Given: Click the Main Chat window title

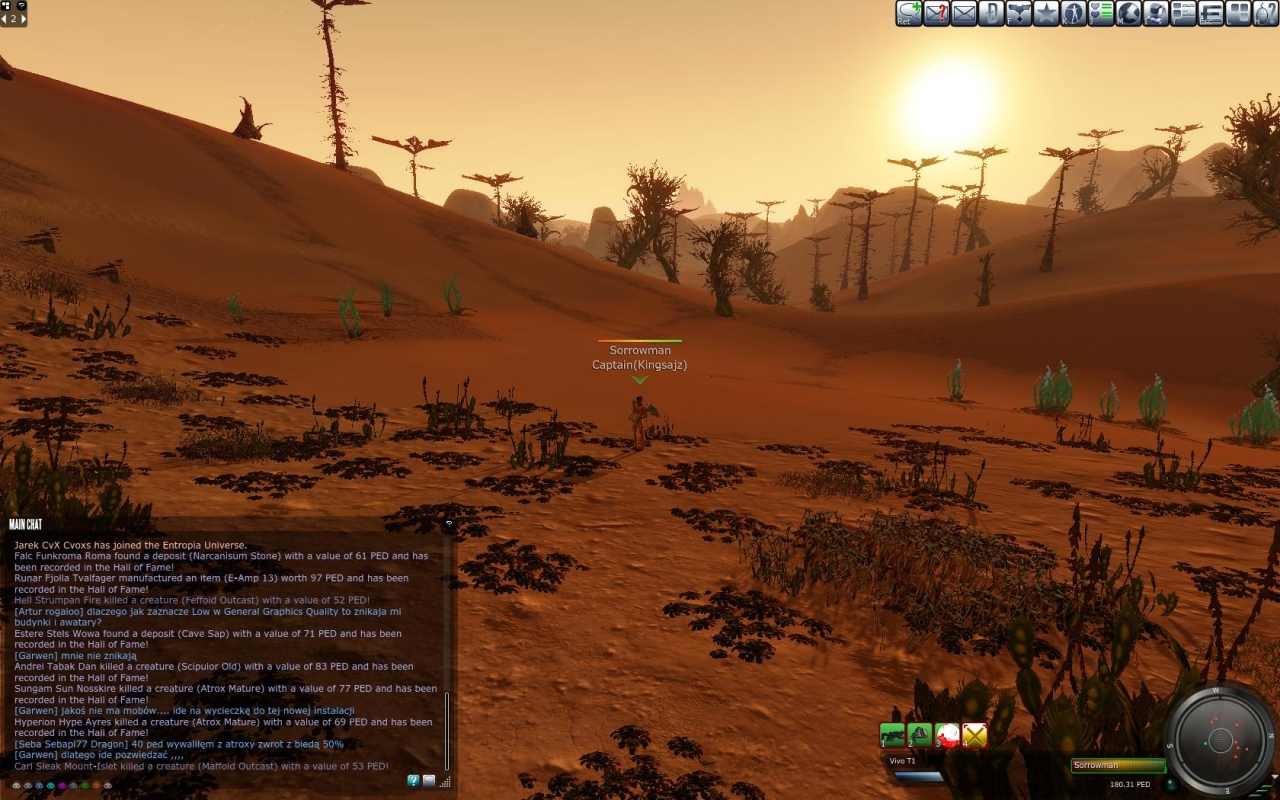Looking at the screenshot, I should coord(25,524).
